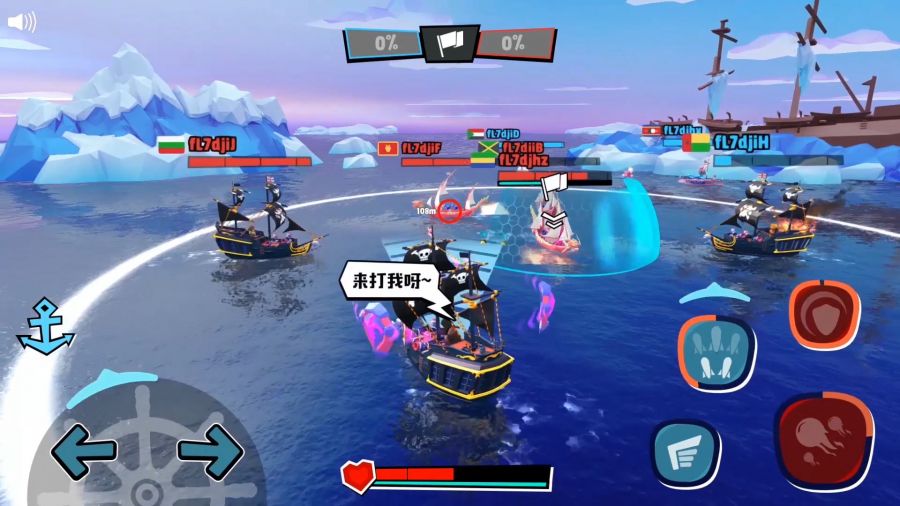Activate the shield ability
Screen dimensions: 900x506
point(824,314)
